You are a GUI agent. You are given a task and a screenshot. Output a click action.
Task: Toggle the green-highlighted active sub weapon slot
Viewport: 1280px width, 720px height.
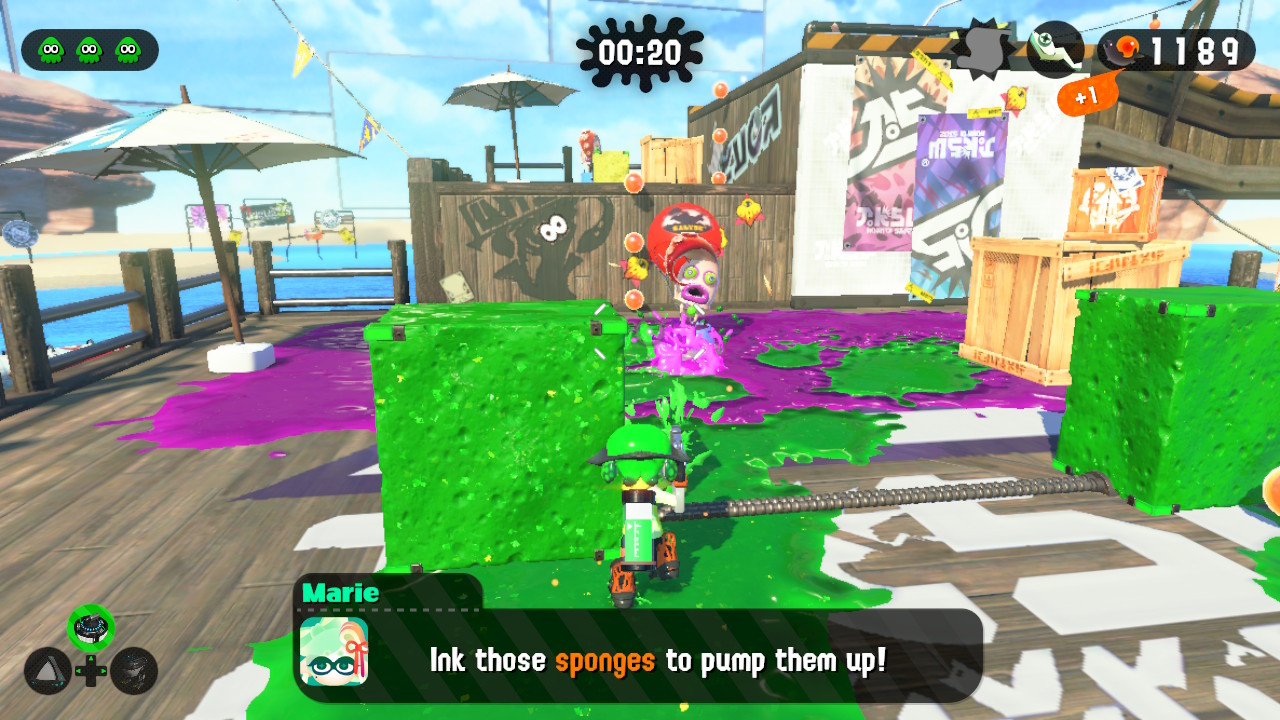pyautogui.click(x=92, y=627)
